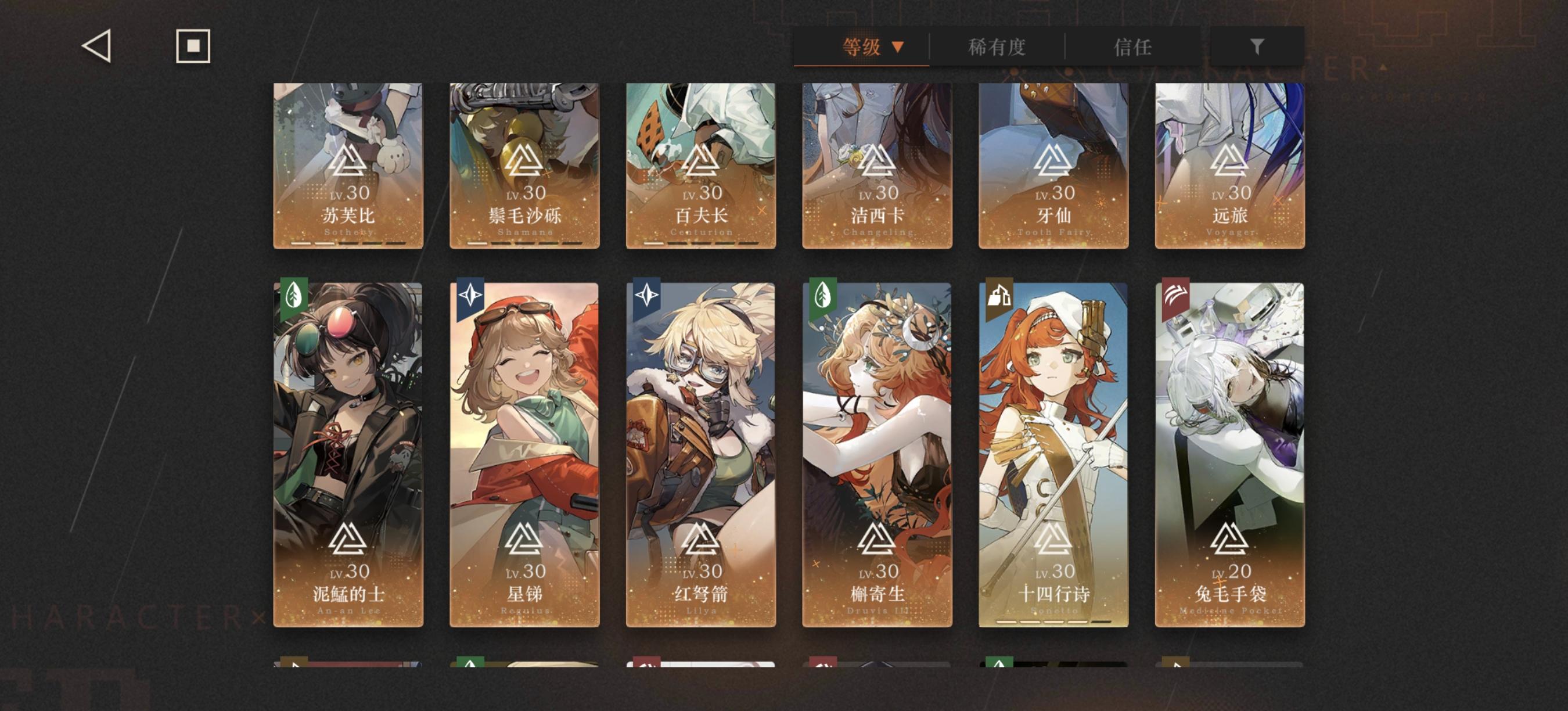Open the Tooth Fairy character card

(x=1053, y=164)
